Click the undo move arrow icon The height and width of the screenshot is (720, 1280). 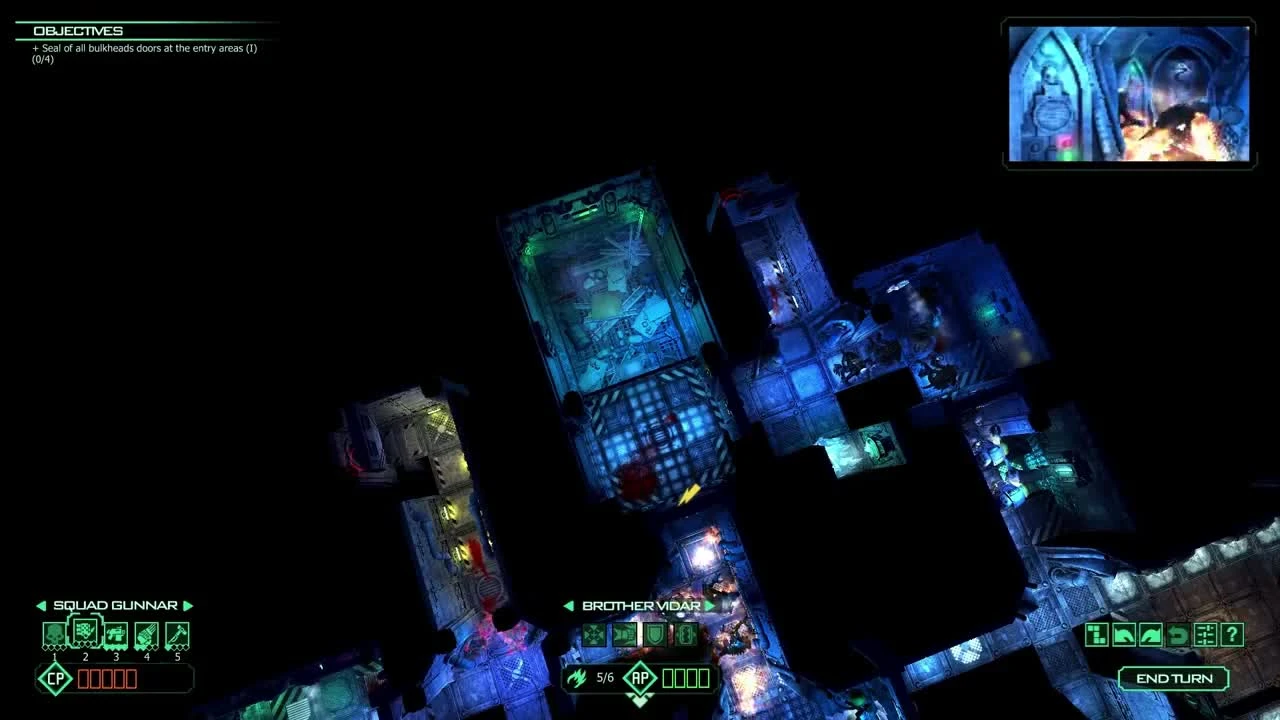click(1178, 634)
